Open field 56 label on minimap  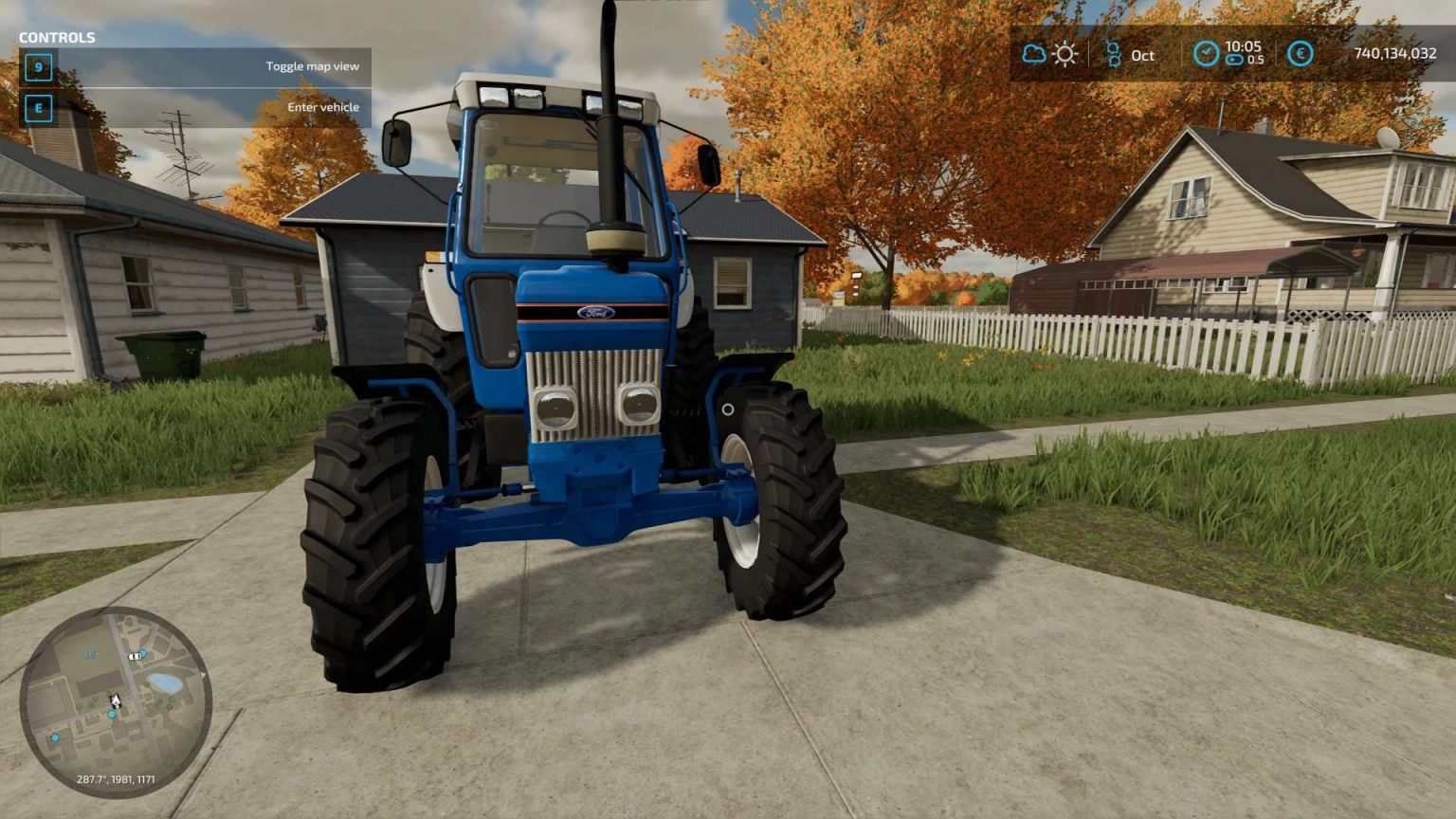coord(91,654)
